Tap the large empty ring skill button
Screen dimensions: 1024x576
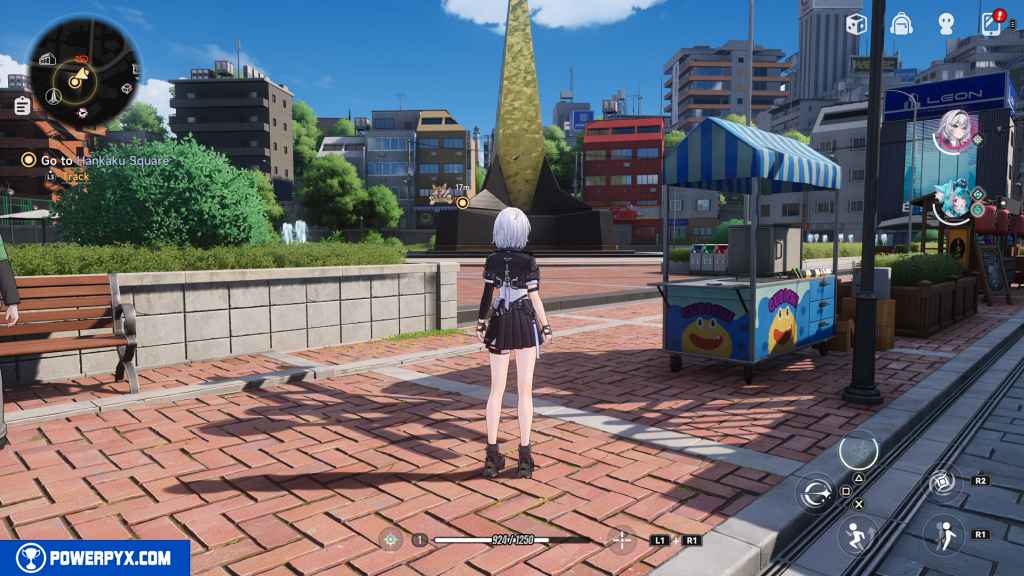858,451
